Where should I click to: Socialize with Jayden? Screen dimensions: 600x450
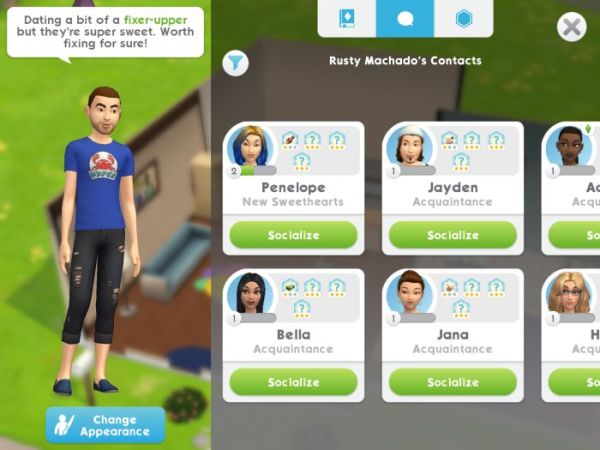pyautogui.click(x=452, y=235)
